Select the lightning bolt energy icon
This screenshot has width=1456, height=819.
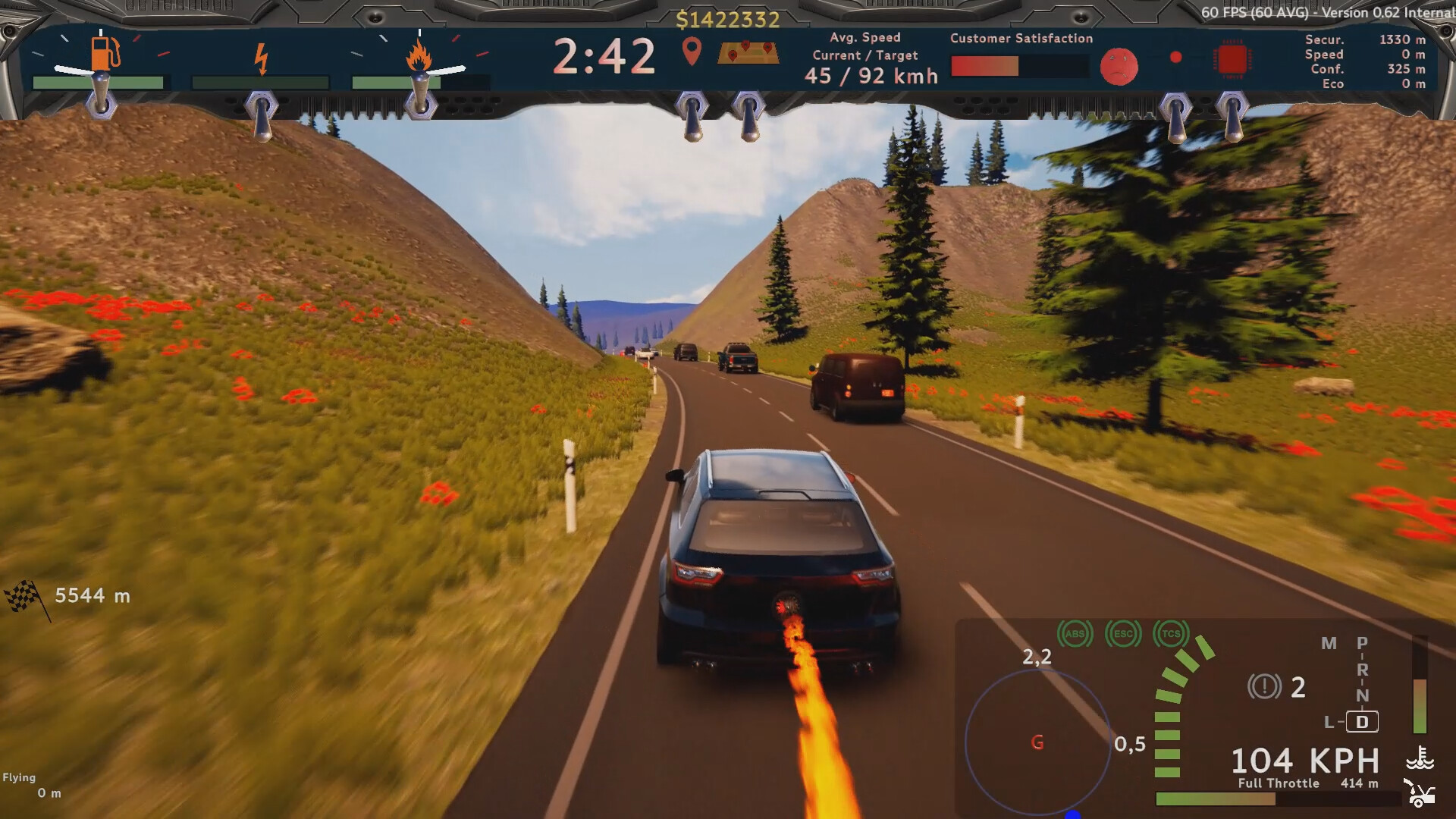pos(261,58)
